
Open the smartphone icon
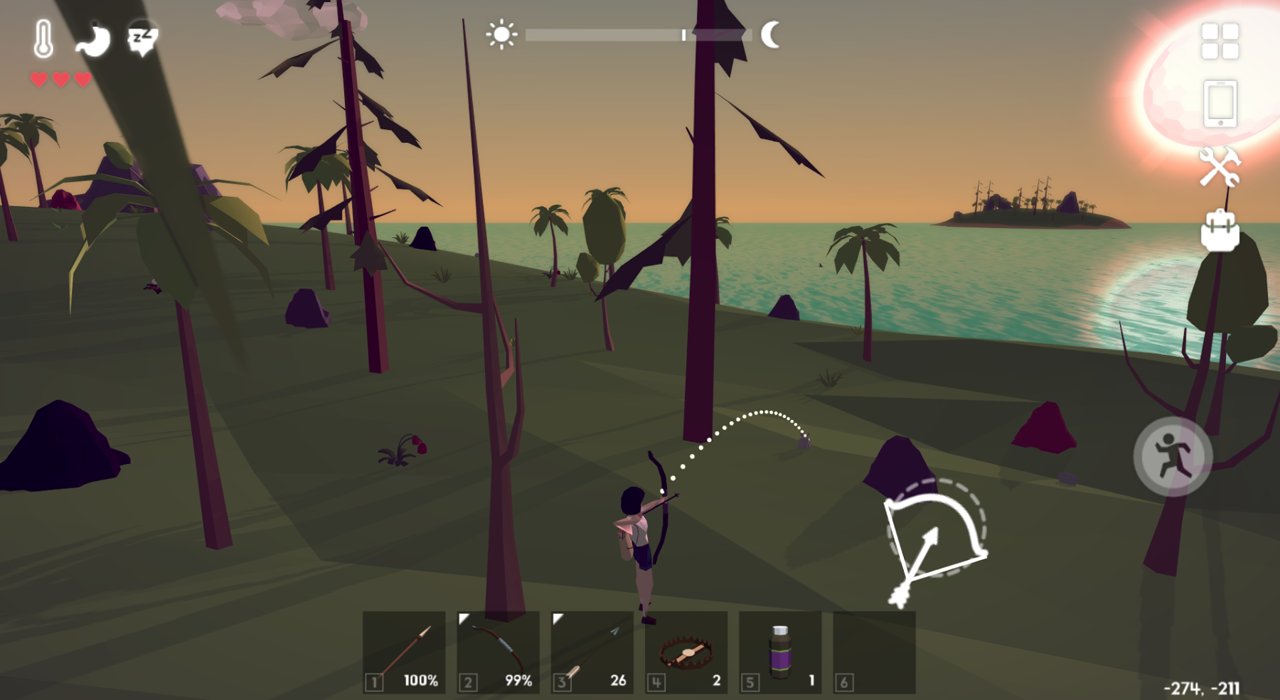(x=1220, y=103)
